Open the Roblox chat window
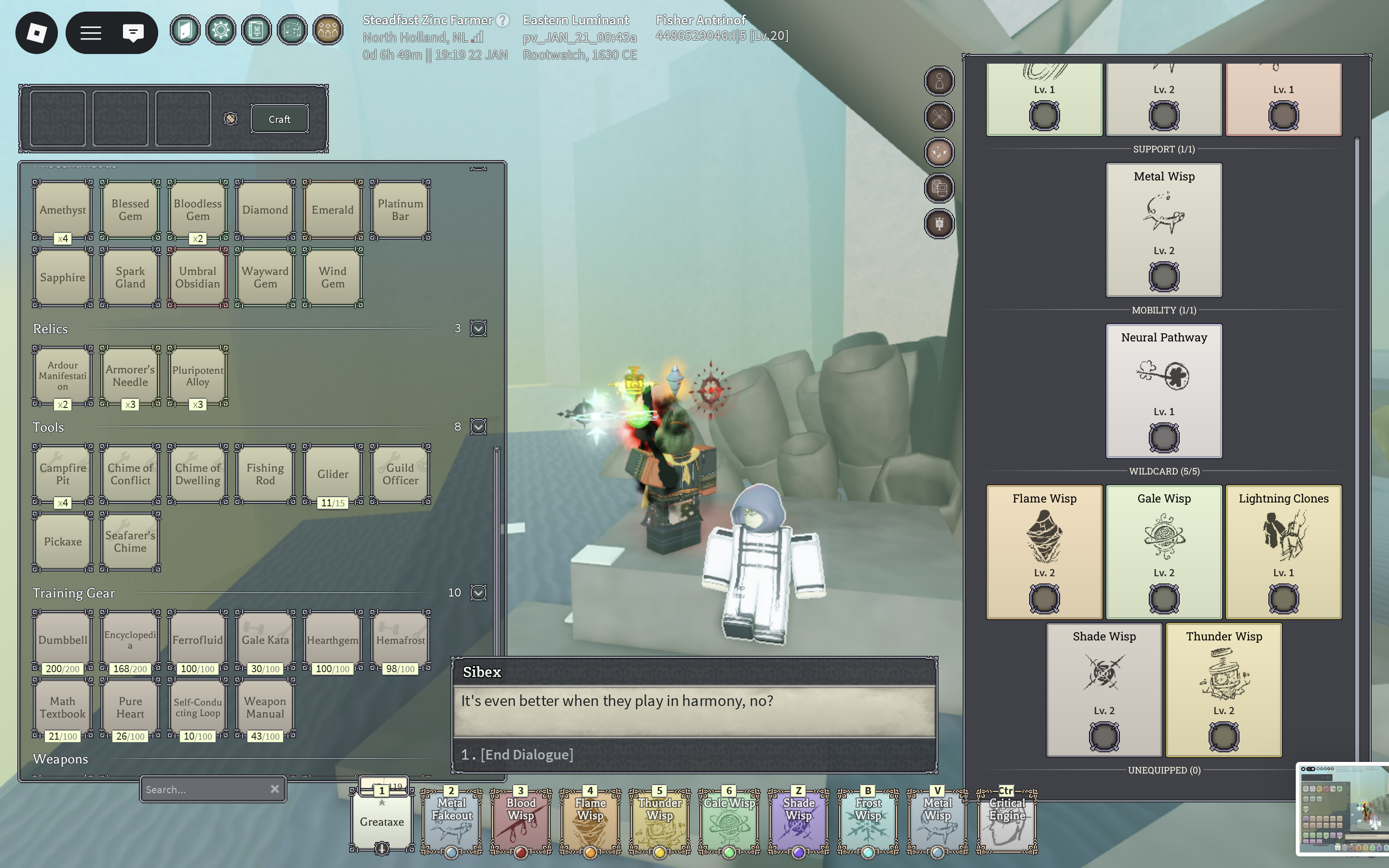The image size is (1389, 868). [133, 33]
